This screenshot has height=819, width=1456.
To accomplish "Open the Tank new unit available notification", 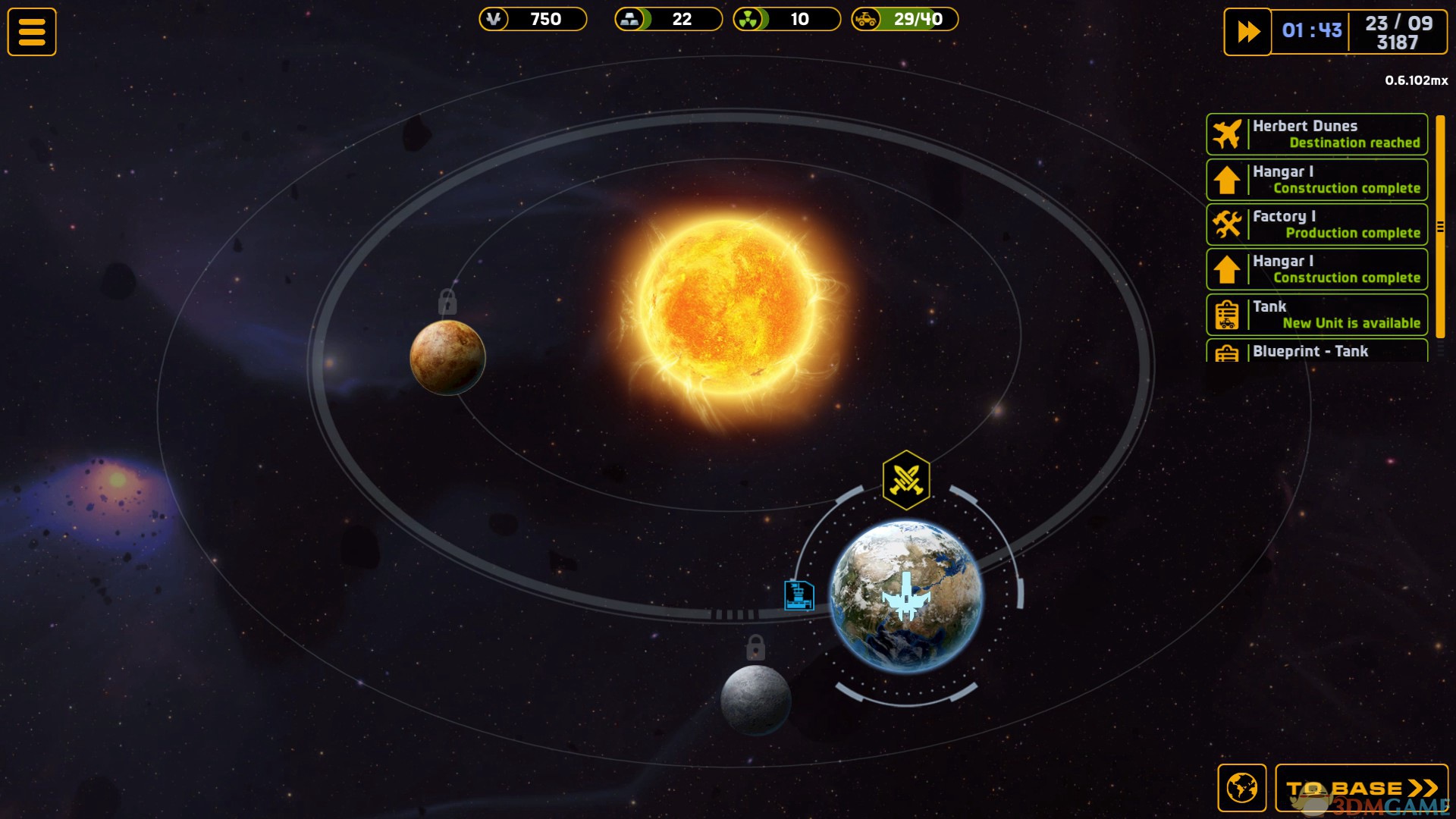I will click(x=1316, y=315).
